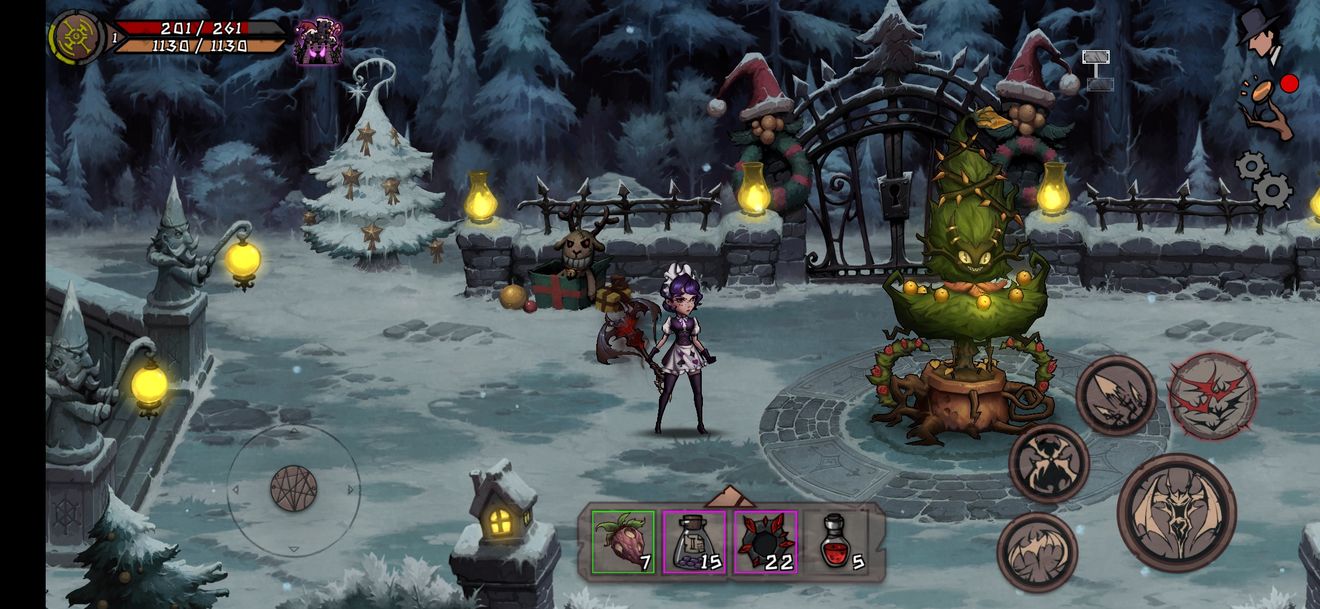Cast the claw spikes skill
This screenshot has height=609, width=1320.
point(1116,395)
